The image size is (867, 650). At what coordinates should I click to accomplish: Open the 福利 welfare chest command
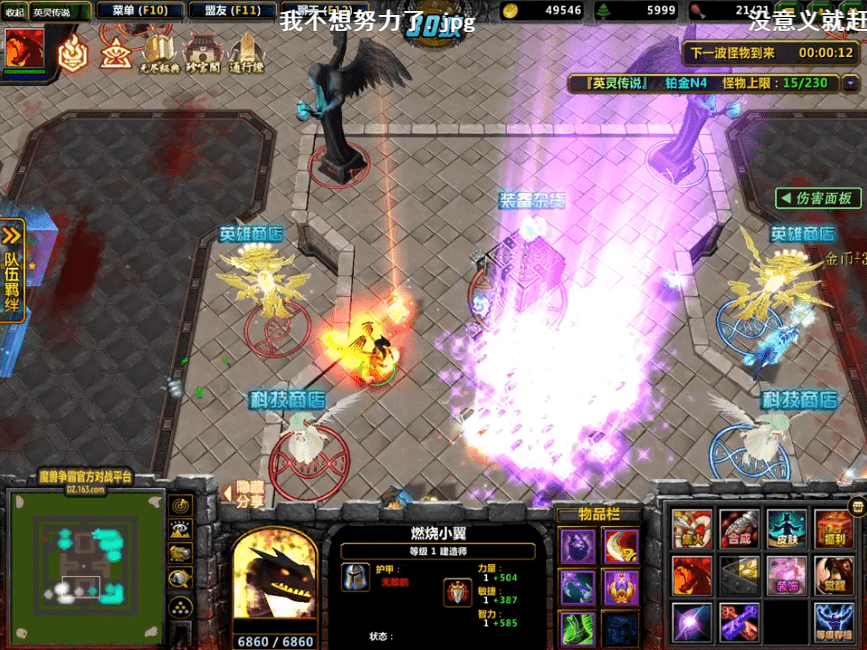tap(834, 529)
